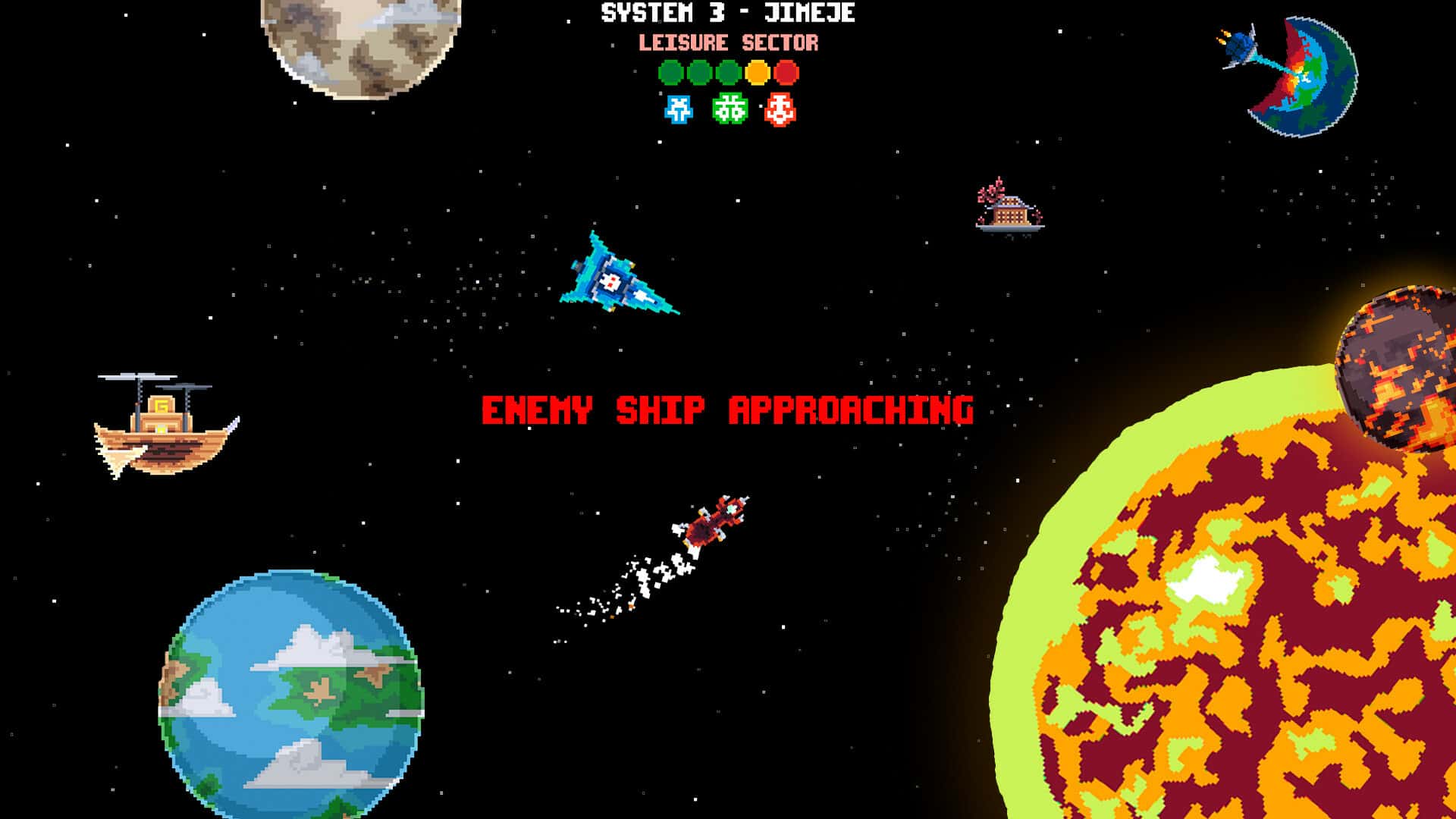
Task: Expand the third green status indicator
Action: [728, 73]
